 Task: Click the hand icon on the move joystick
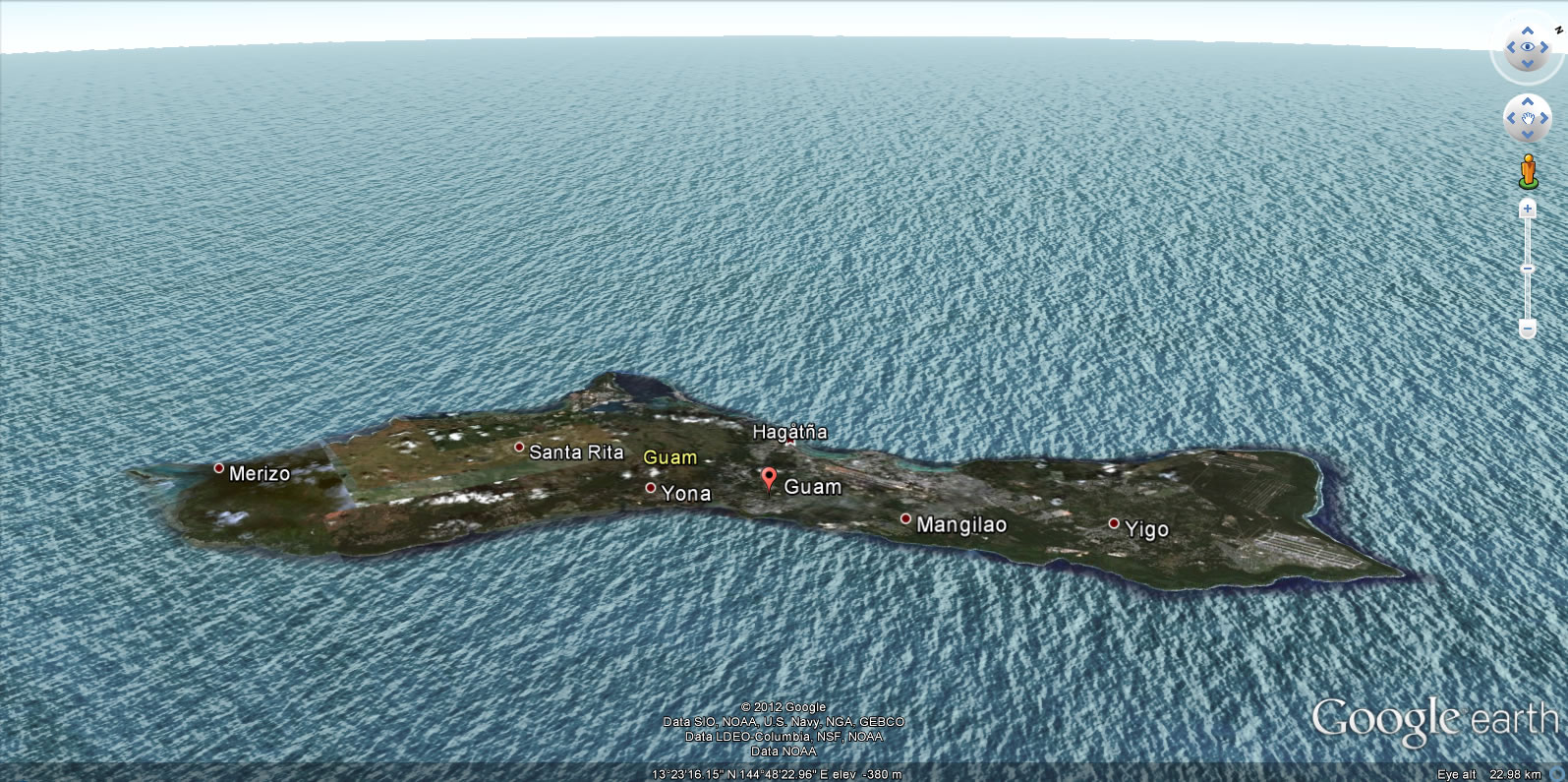[x=1527, y=119]
